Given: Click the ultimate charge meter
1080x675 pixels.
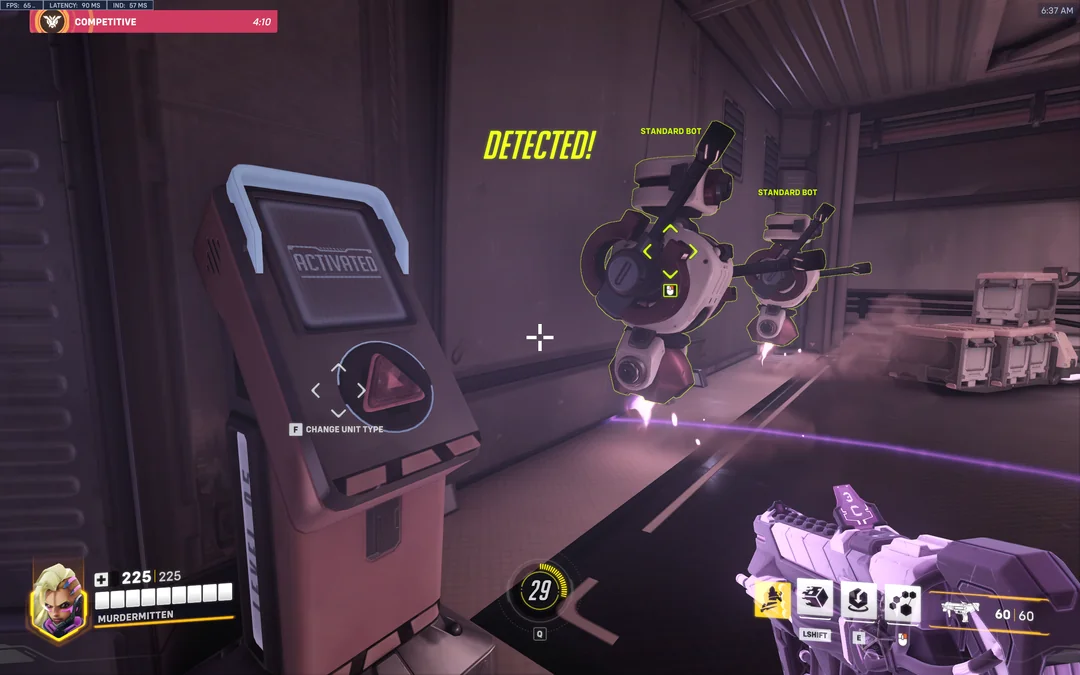Looking at the screenshot, I should coord(540,591).
